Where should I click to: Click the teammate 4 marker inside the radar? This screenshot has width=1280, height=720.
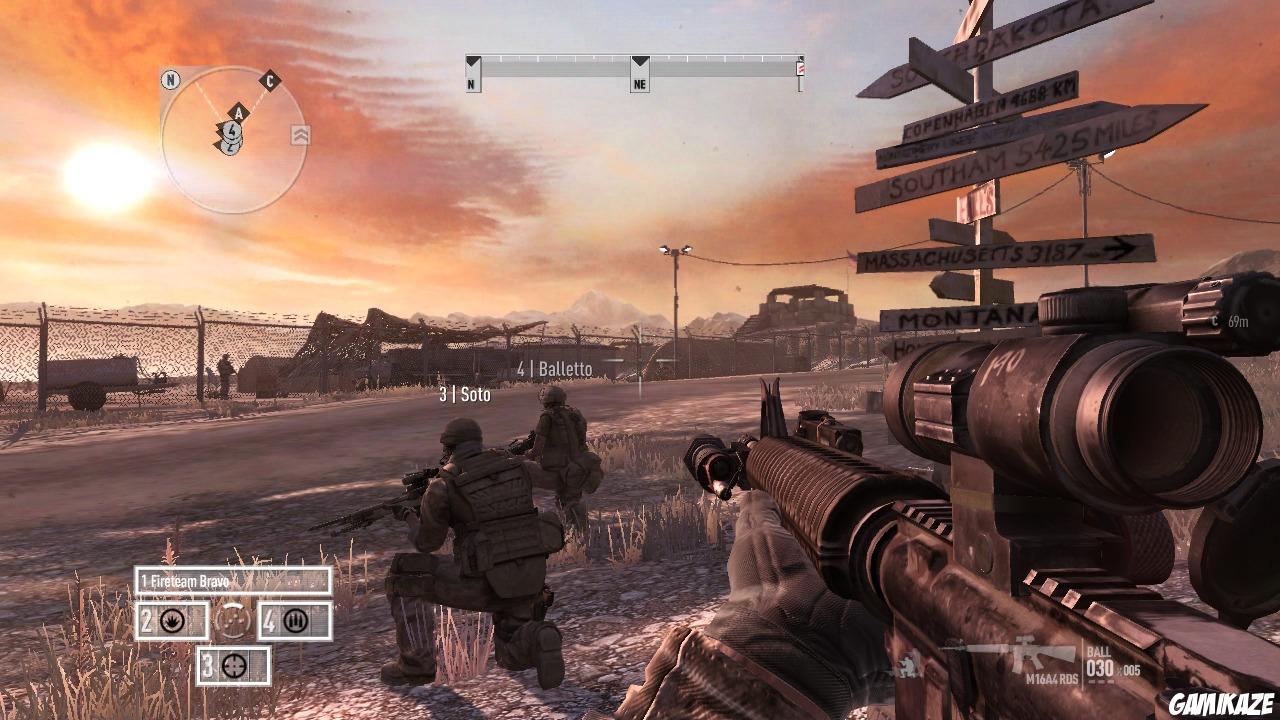pos(232,129)
